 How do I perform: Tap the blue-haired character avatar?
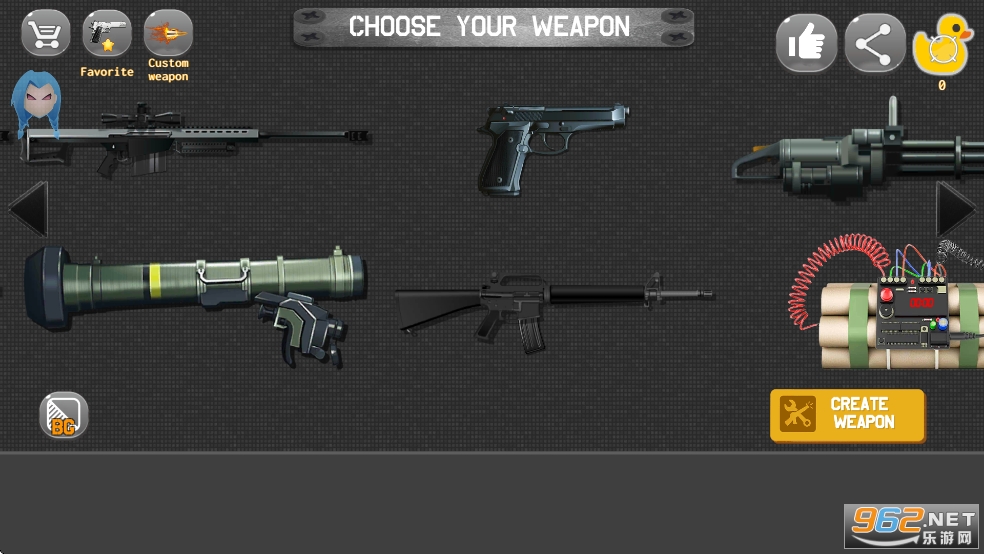tap(36, 103)
